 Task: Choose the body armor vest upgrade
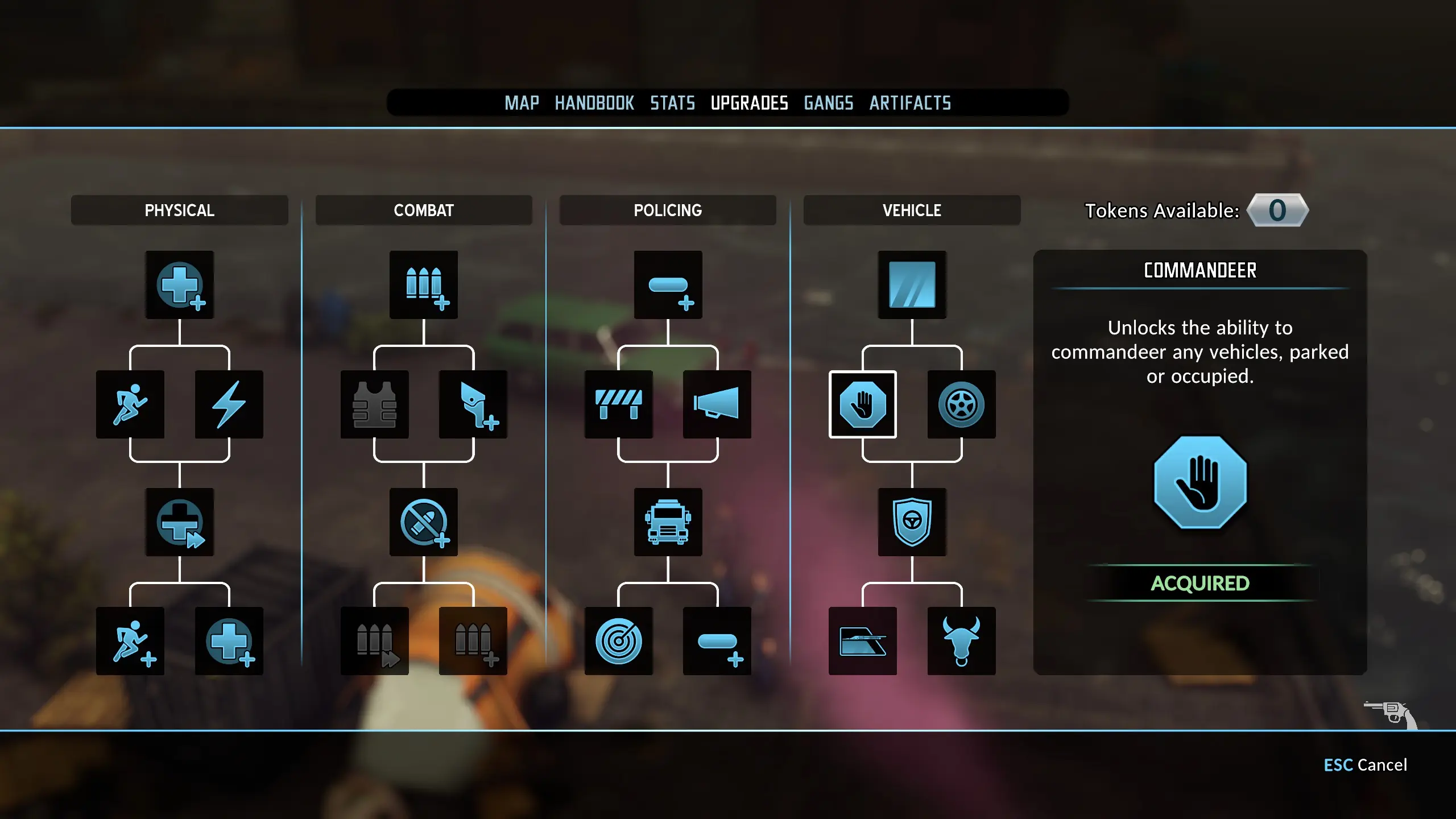click(374, 404)
